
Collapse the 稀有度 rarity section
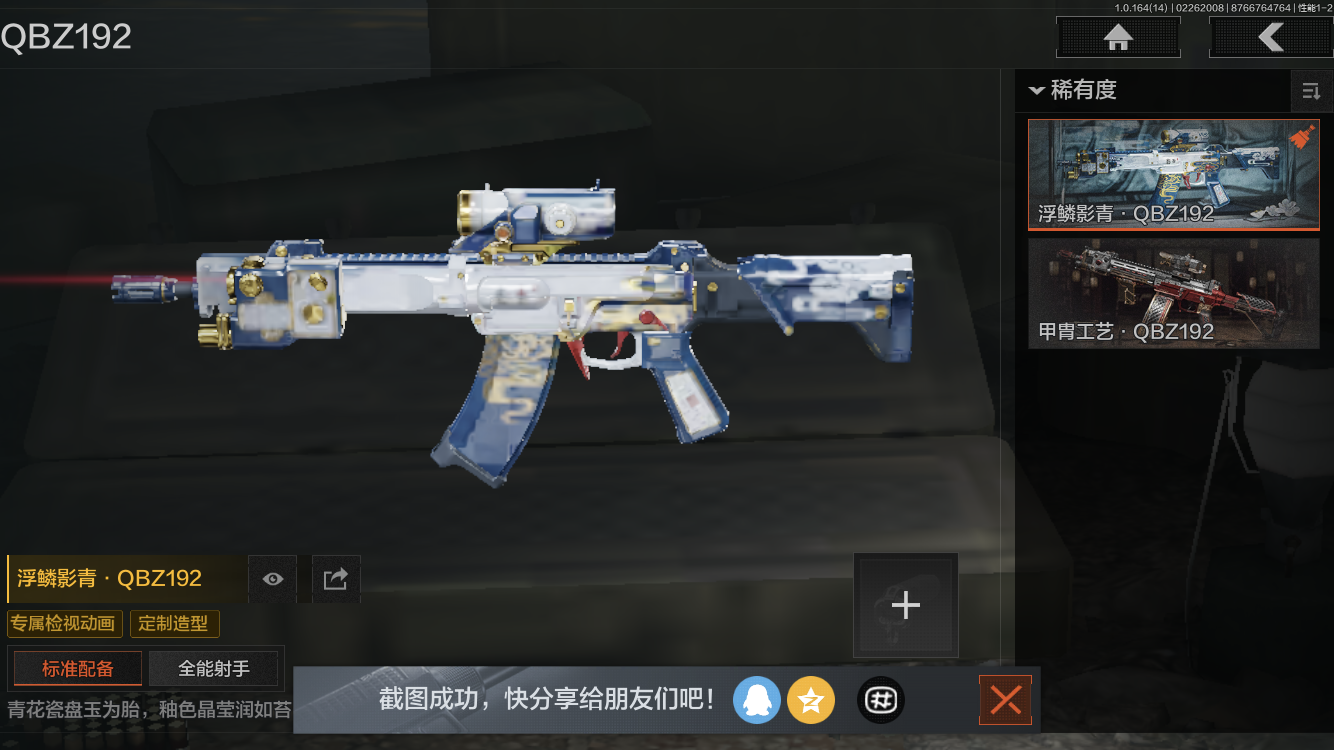[1037, 91]
